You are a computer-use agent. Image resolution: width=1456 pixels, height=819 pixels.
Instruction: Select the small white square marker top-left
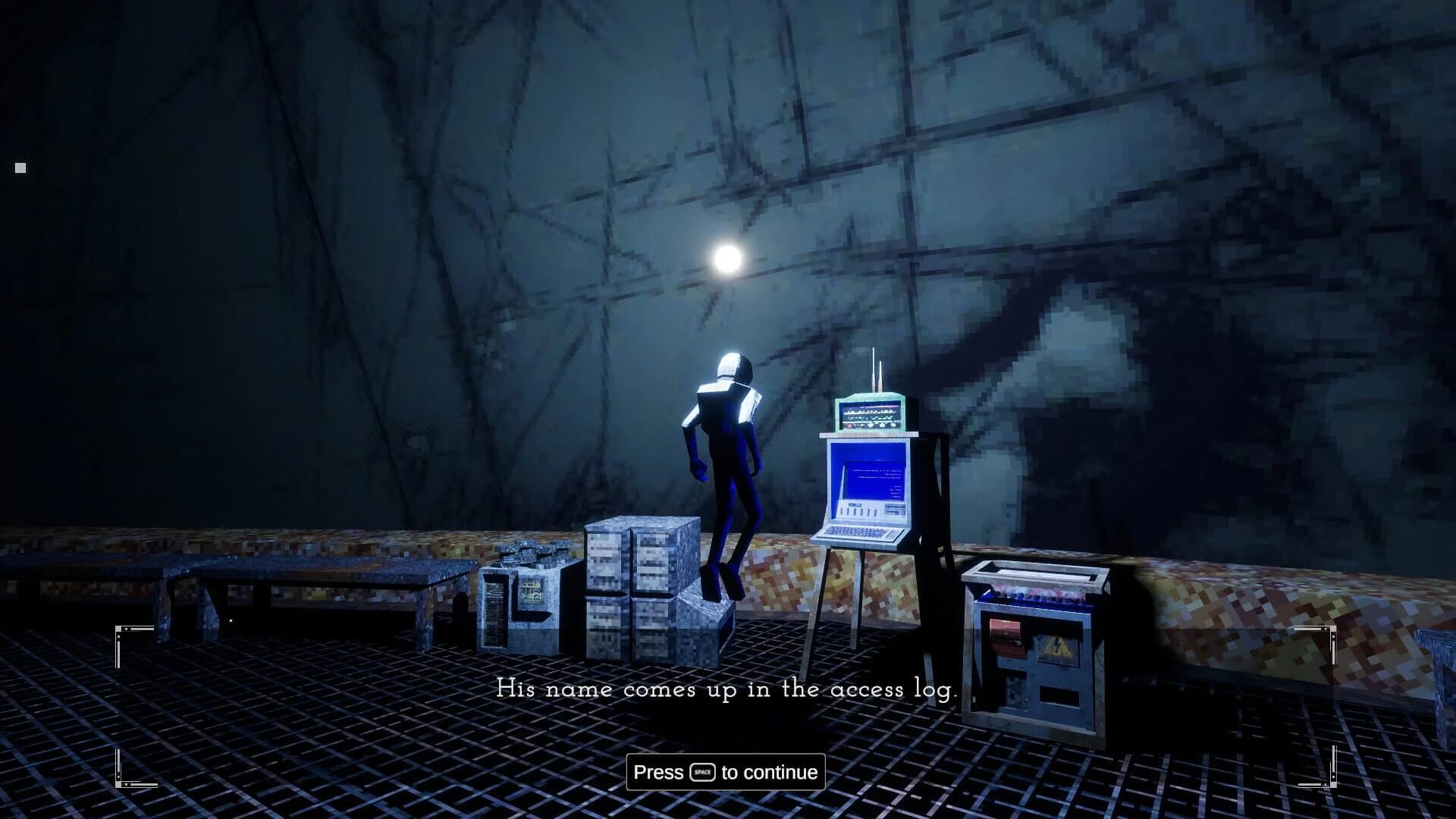tap(20, 166)
